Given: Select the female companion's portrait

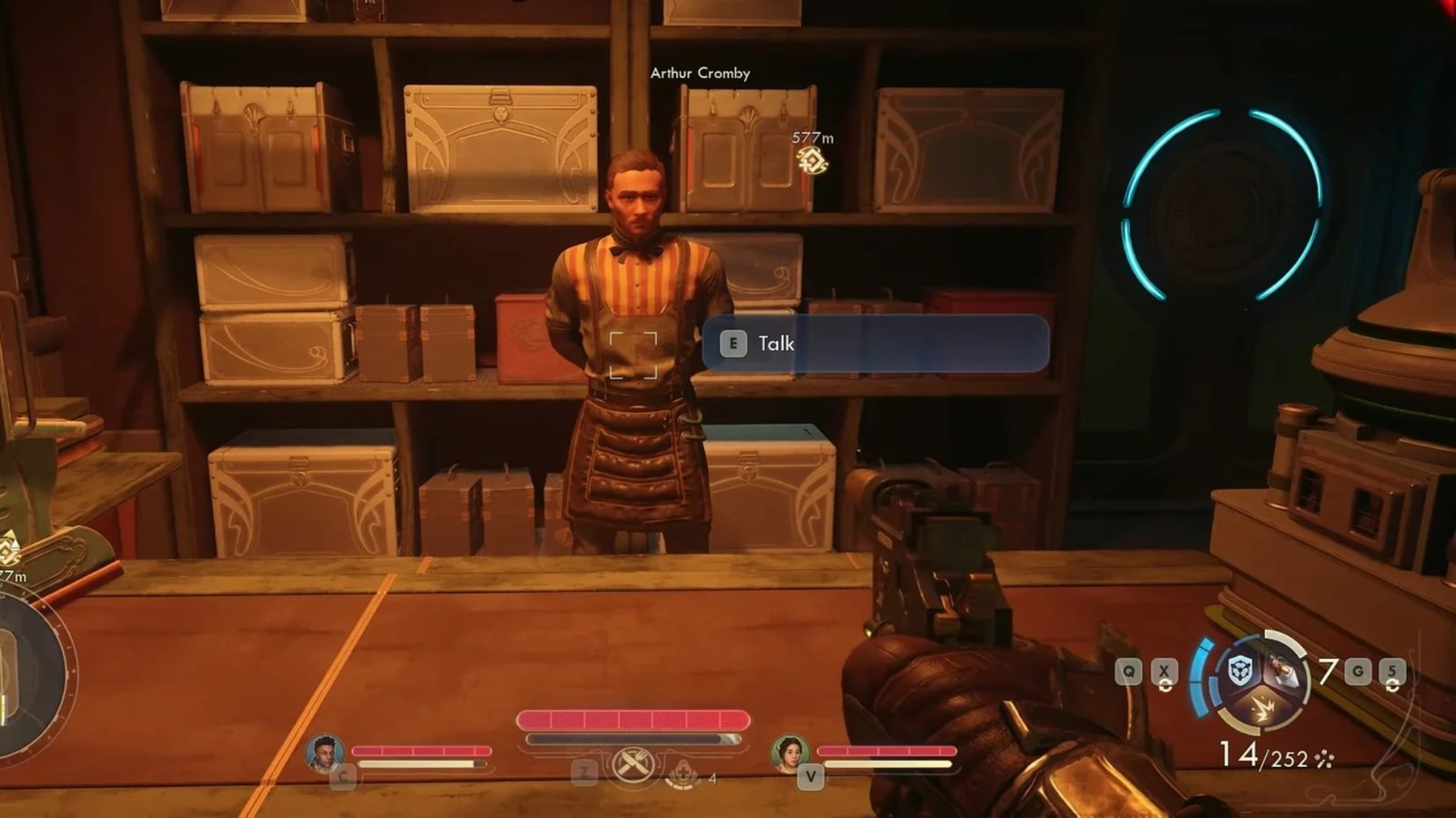Looking at the screenshot, I should (790, 752).
